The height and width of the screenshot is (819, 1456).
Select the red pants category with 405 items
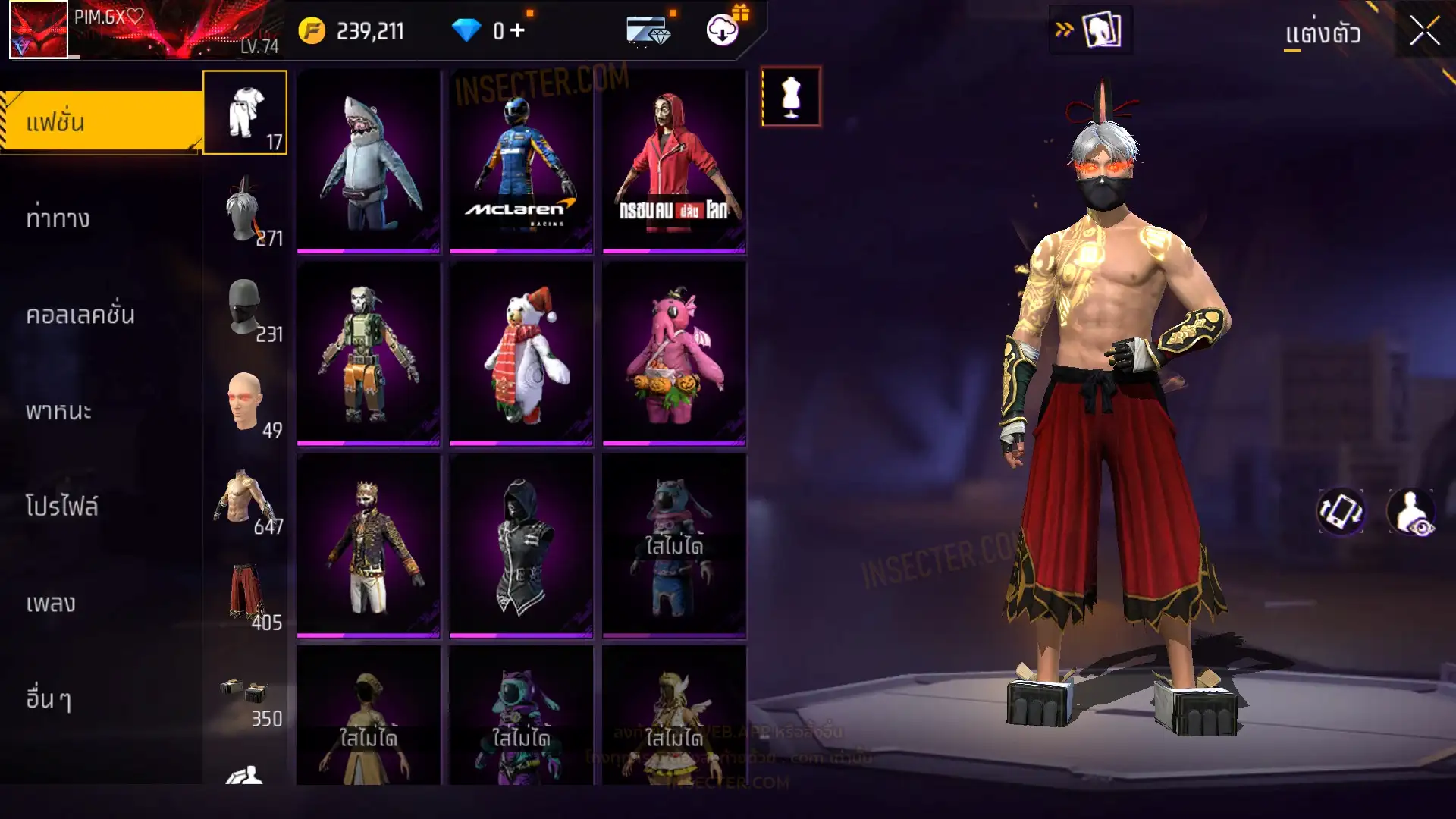coord(245,596)
